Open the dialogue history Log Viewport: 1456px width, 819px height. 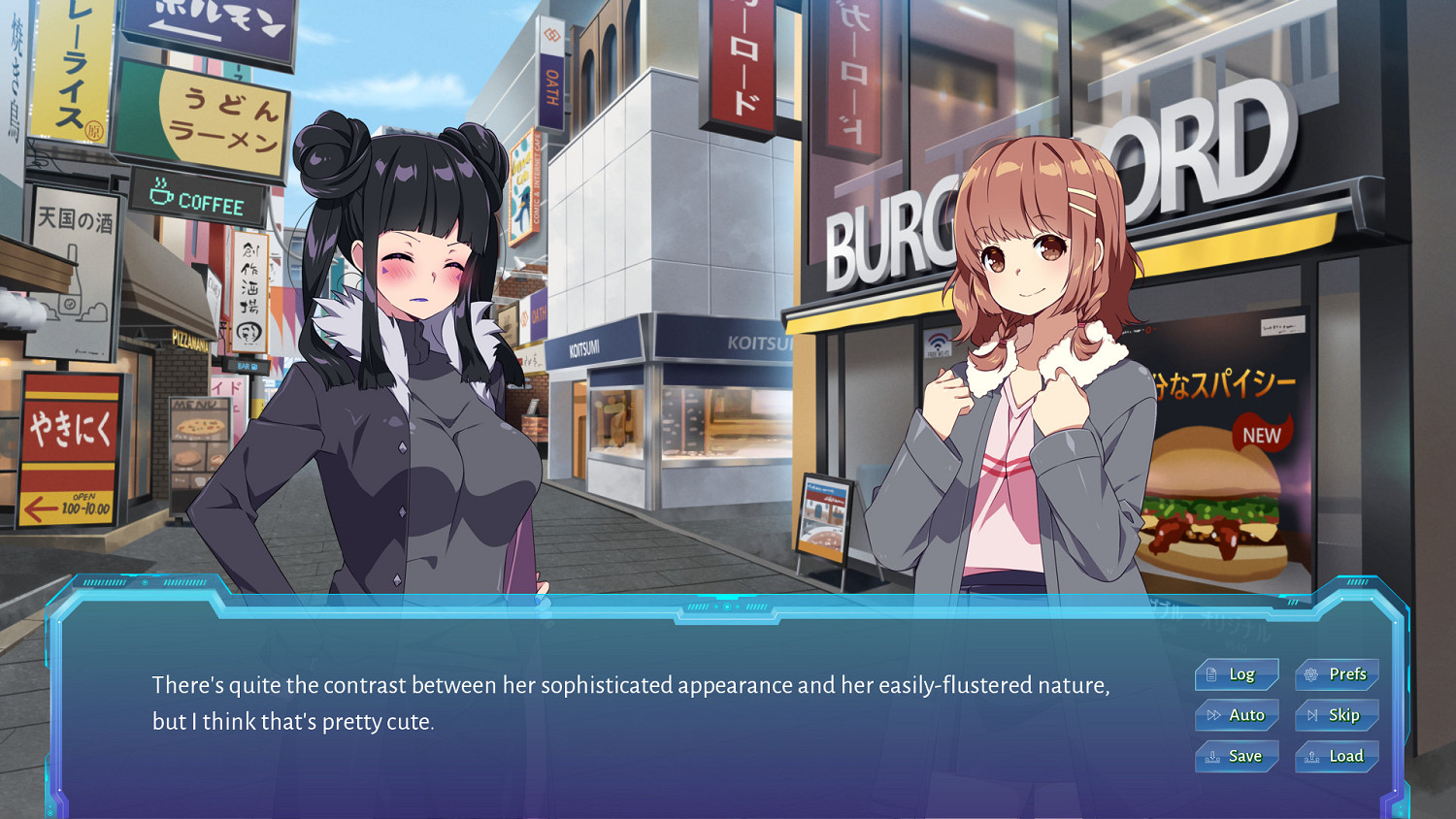1237,674
